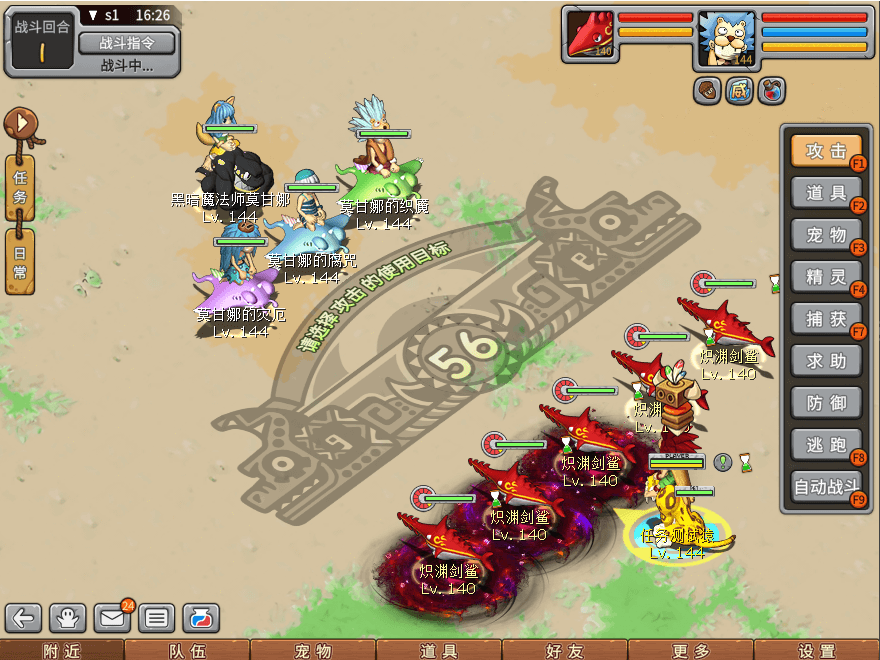Image resolution: width=880 pixels, height=660 pixels.
Task: Open the 任务 quest tag
Action: [20, 187]
